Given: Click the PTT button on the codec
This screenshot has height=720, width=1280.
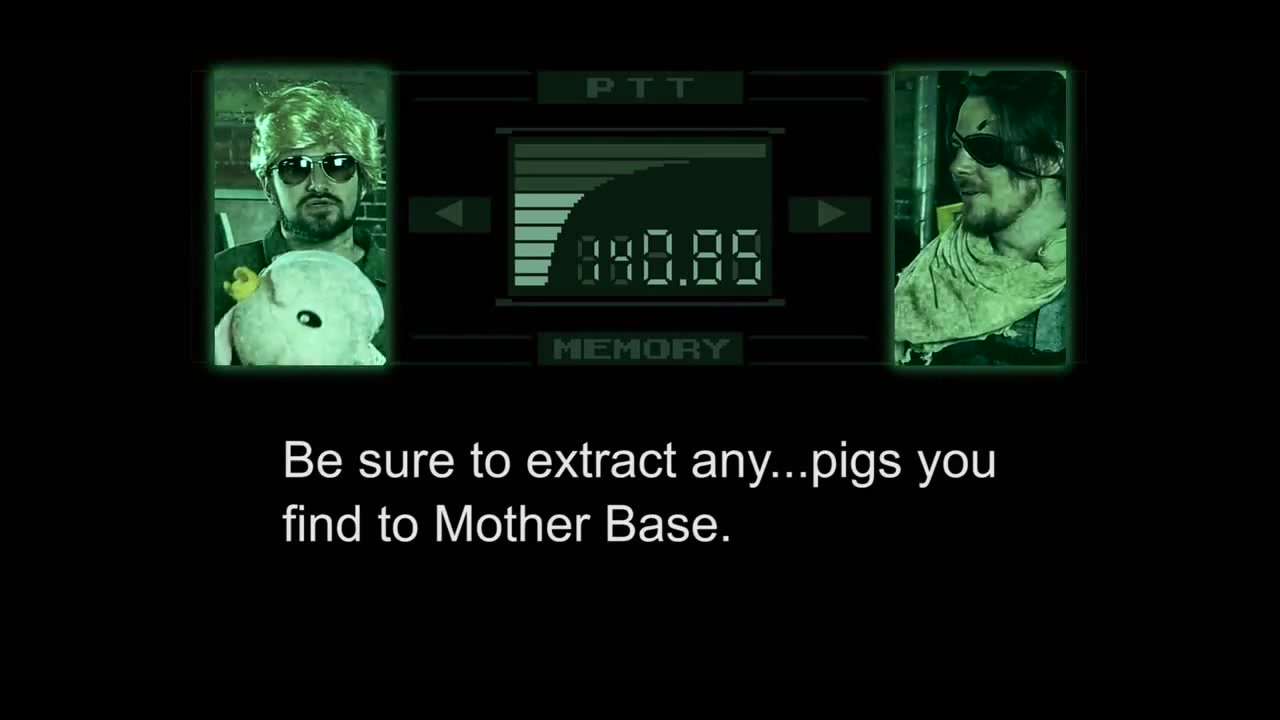Looking at the screenshot, I should coord(640,88).
